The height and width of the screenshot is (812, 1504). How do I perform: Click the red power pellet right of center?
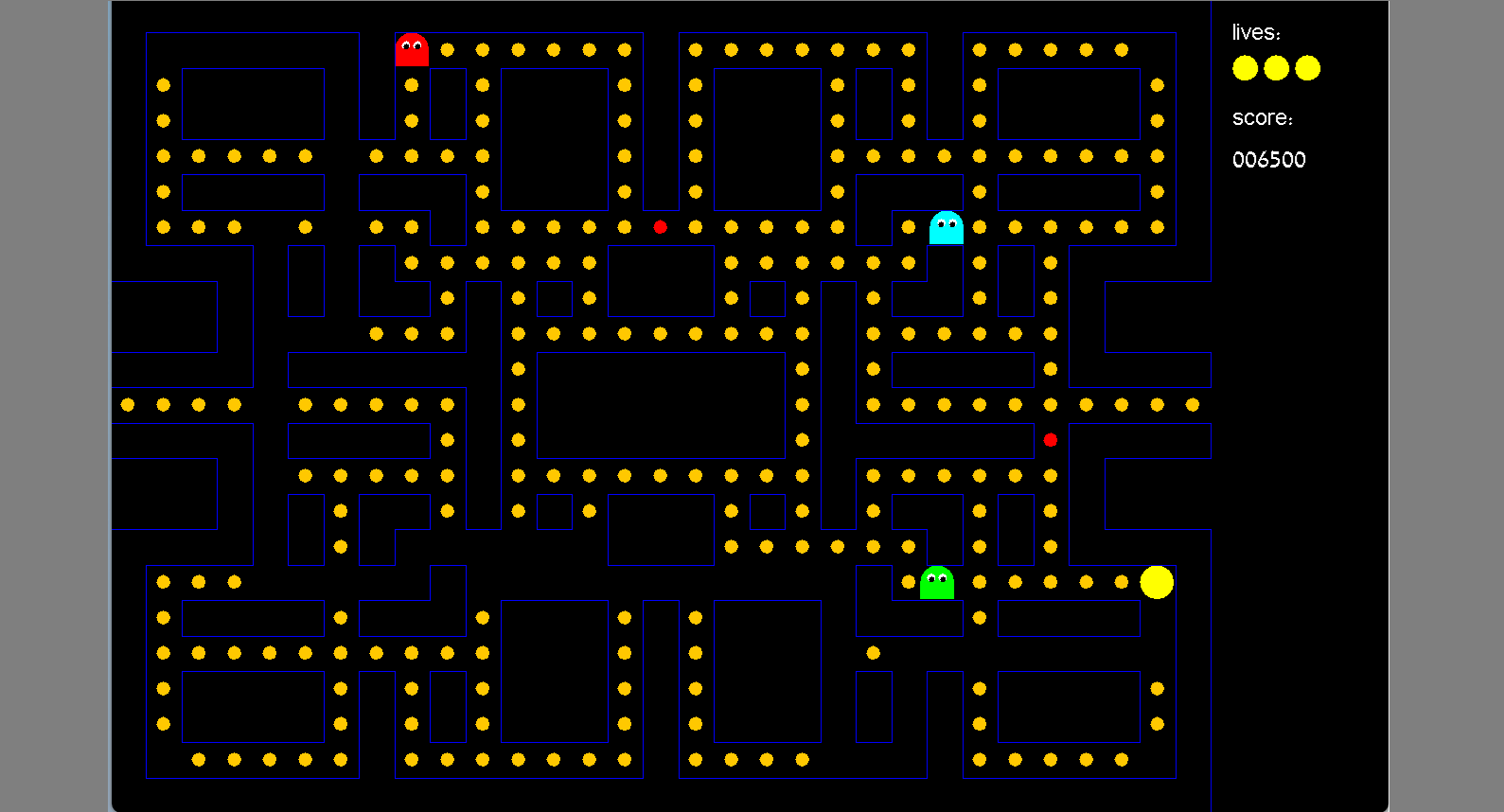click(x=1051, y=439)
